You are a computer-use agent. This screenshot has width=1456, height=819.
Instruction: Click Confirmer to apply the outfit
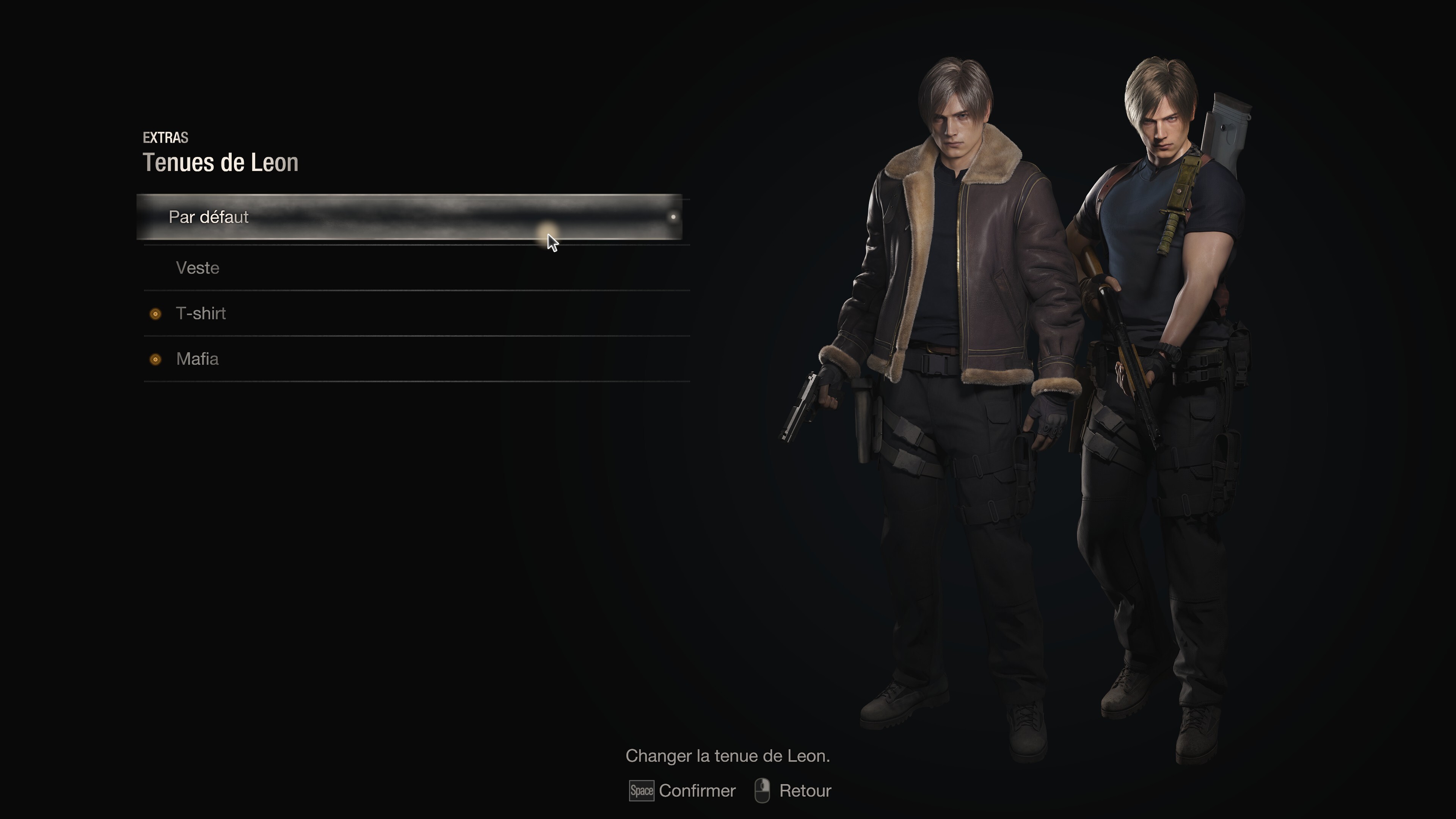[698, 791]
